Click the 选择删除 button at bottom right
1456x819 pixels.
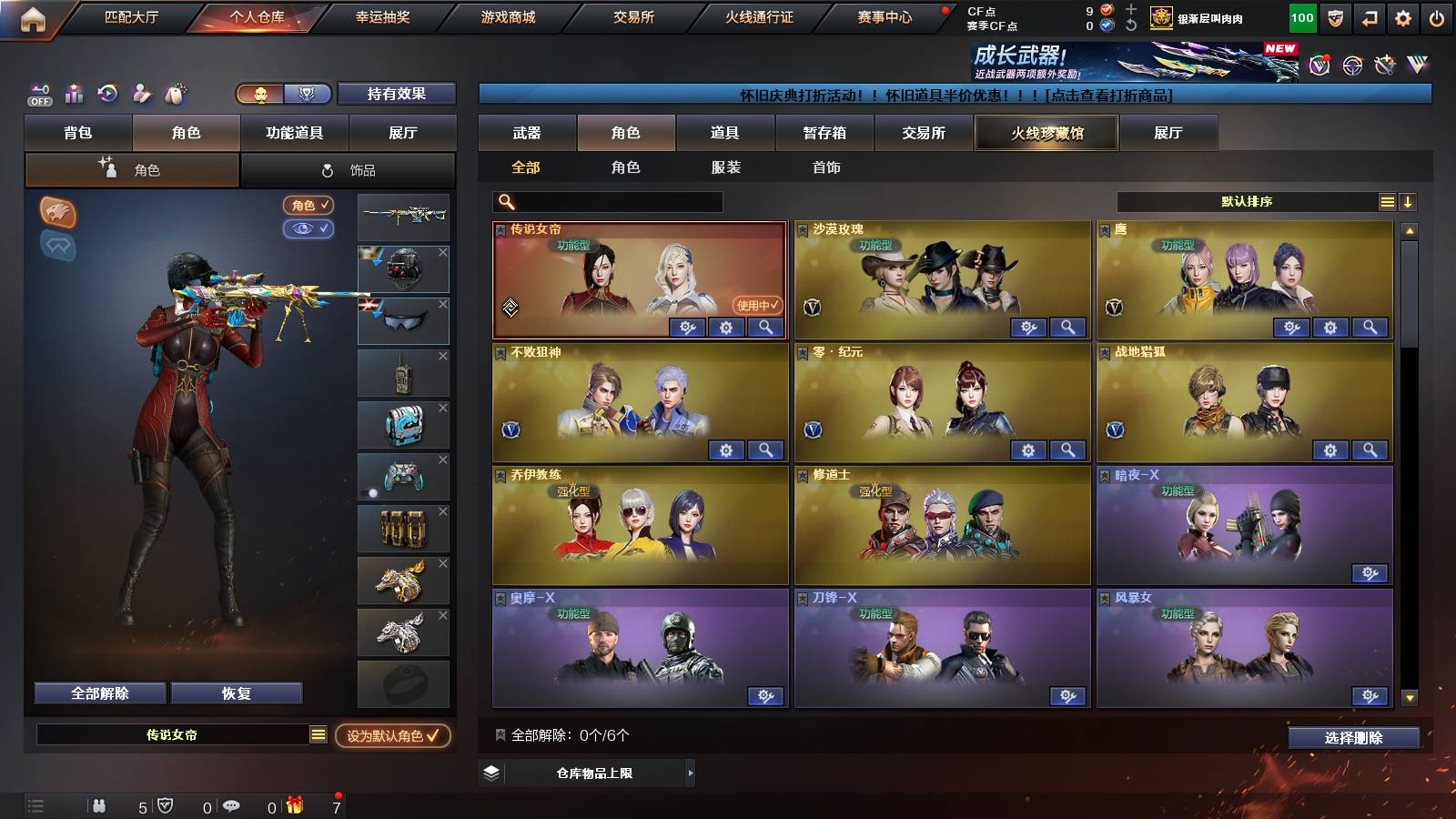click(1355, 738)
